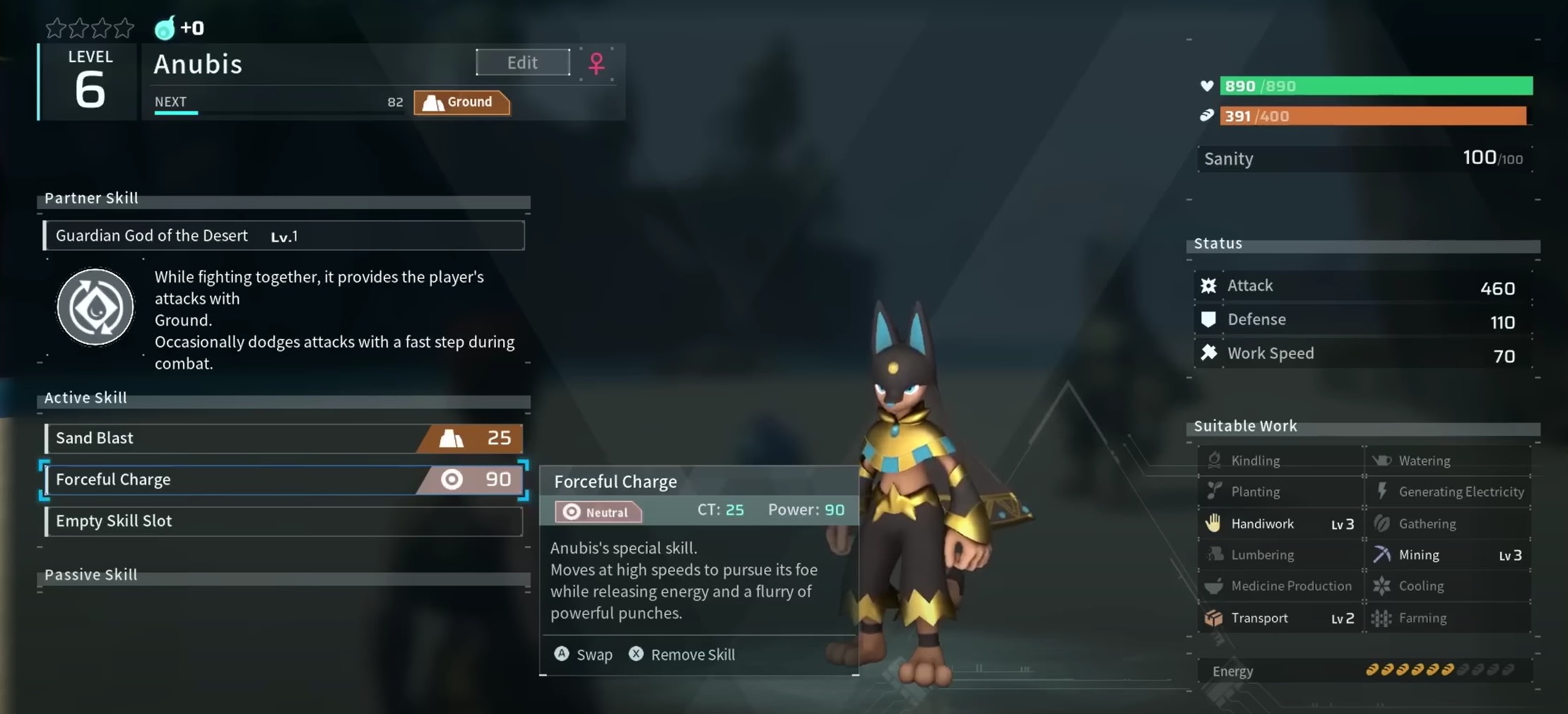
Task: Select the Empty Skill Slot
Action: click(283, 521)
